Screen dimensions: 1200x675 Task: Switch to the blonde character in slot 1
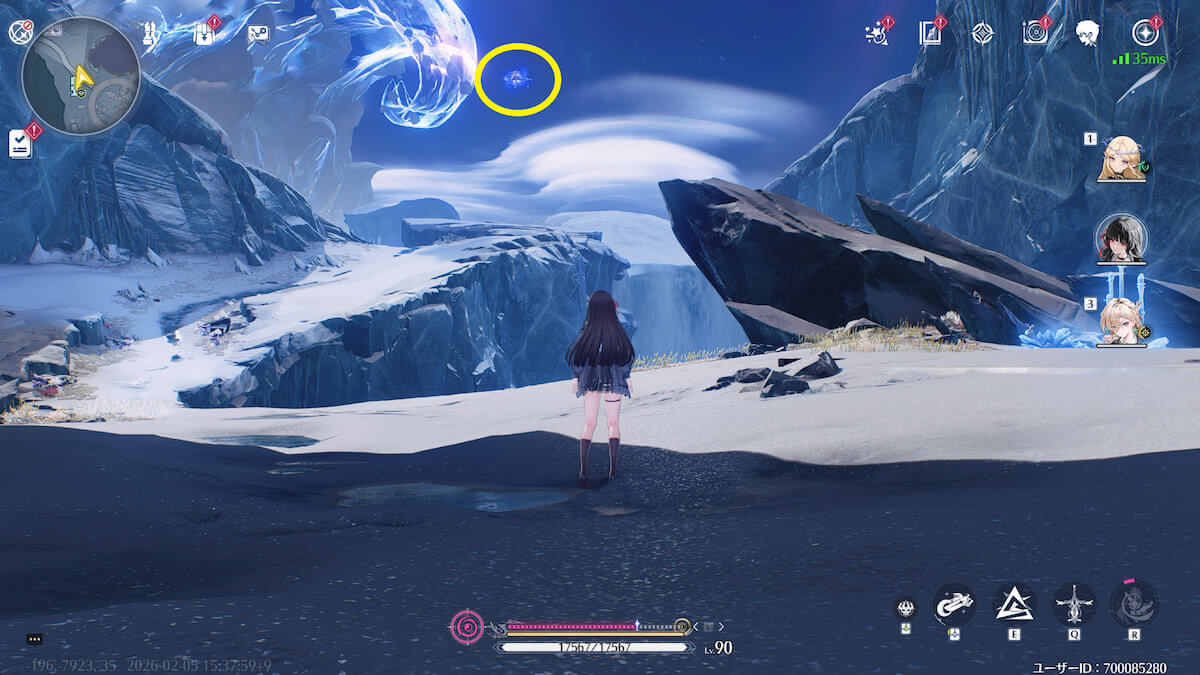coord(1121,160)
